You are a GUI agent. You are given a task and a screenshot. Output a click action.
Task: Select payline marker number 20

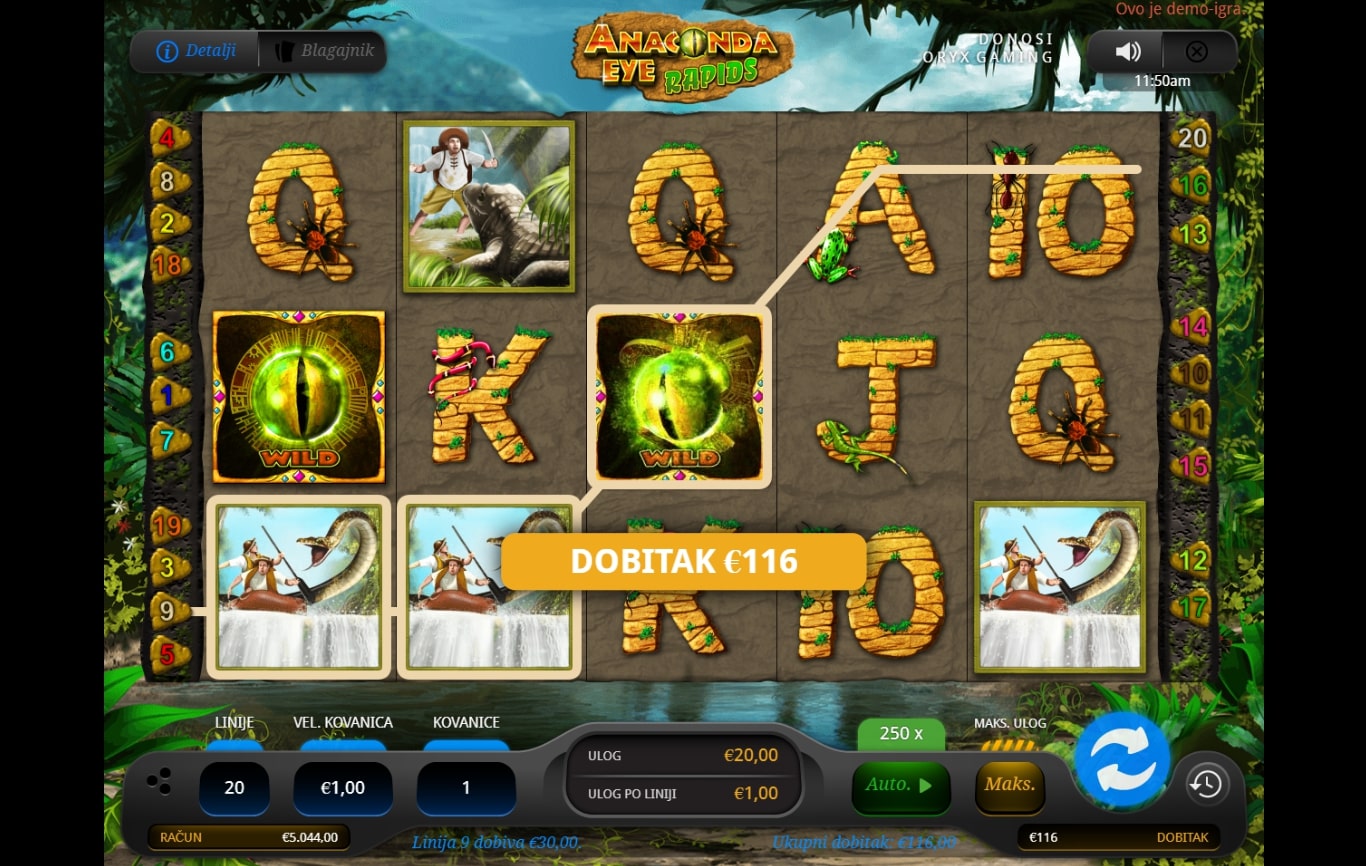coord(1192,138)
